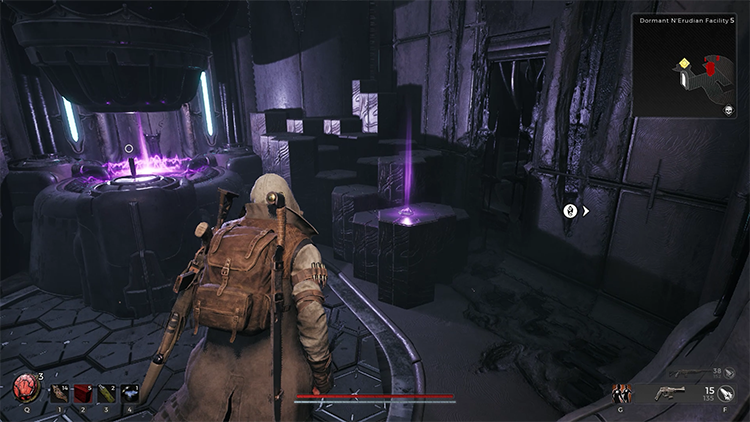Select the first consumable slot holding 14

tap(59, 394)
